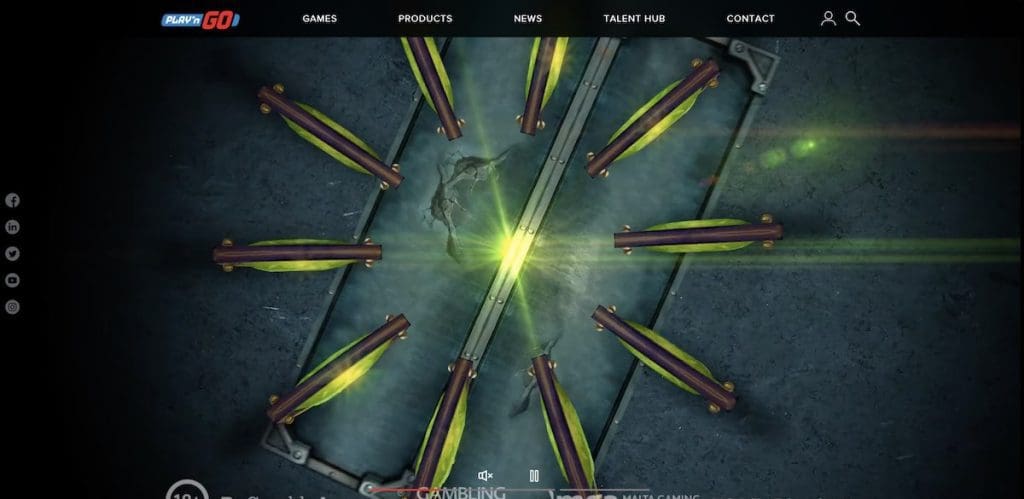1024x499 pixels.
Task: Click the Play'n GO logo
Action: coord(201,19)
